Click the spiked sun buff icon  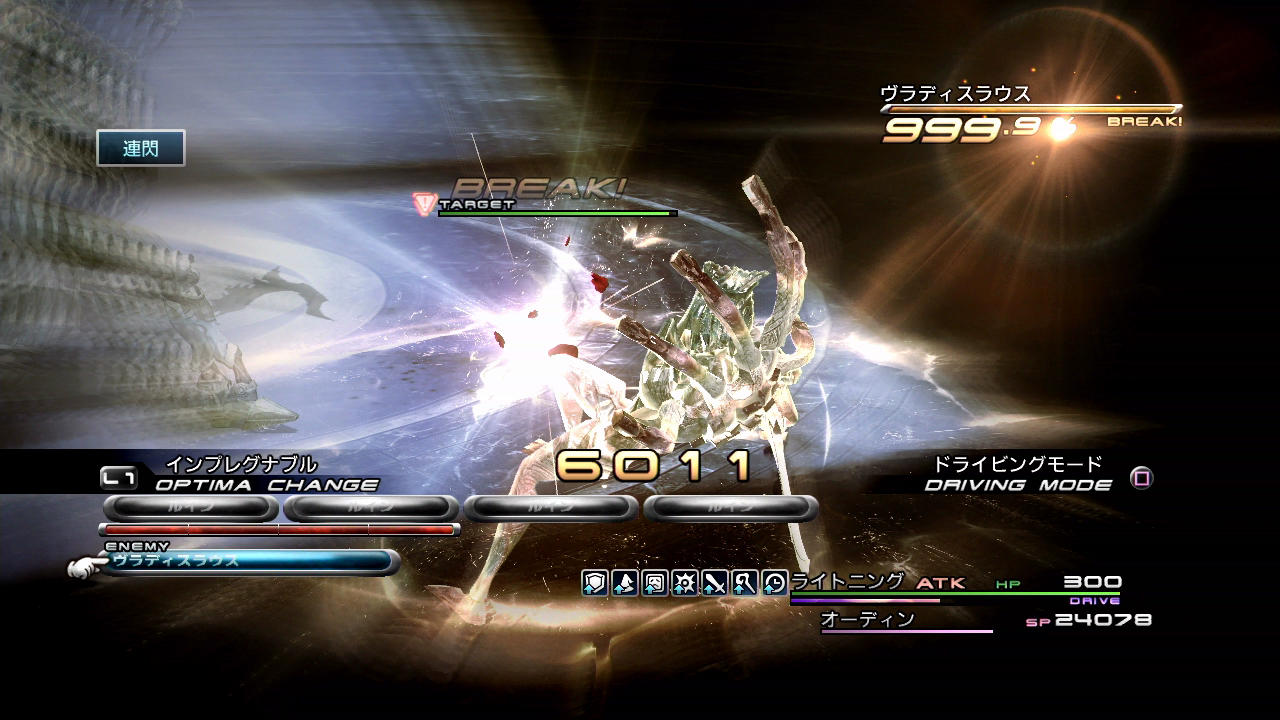click(685, 583)
